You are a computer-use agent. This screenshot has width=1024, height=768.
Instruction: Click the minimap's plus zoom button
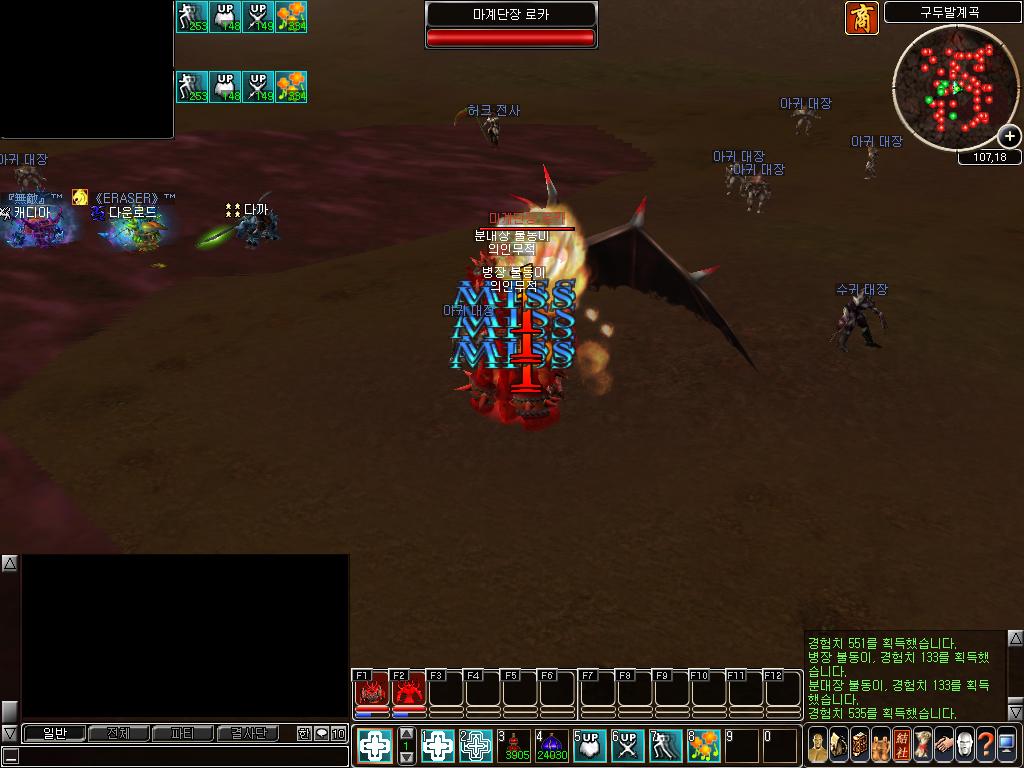[x=1010, y=136]
